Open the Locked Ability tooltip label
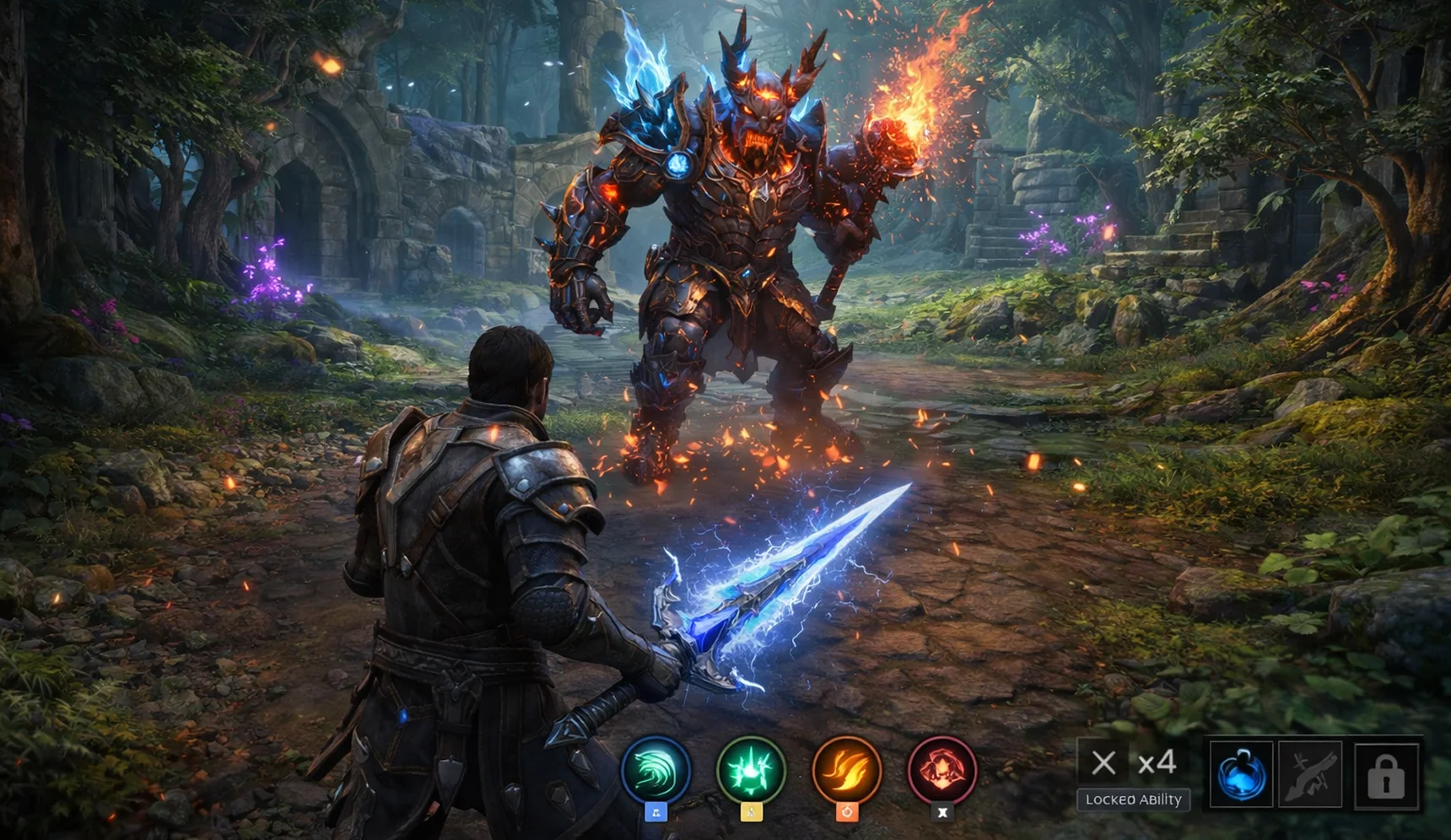This screenshot has height=840, width=1451. coord(1133,800)
